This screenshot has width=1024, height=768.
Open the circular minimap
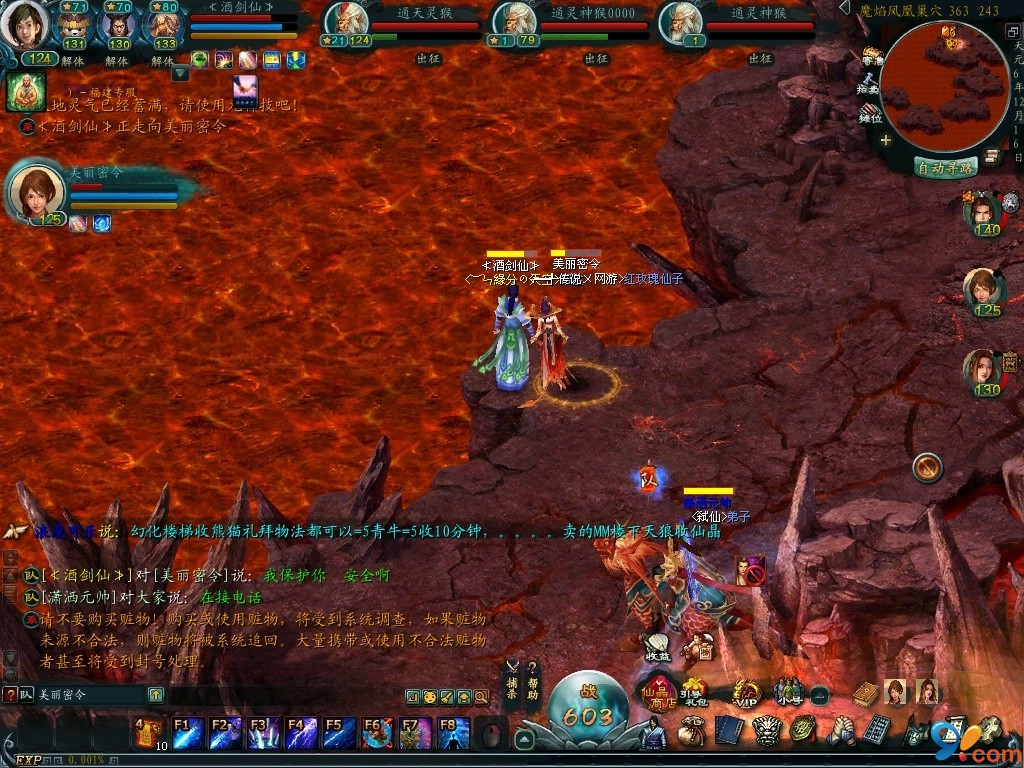pos(944,88)
